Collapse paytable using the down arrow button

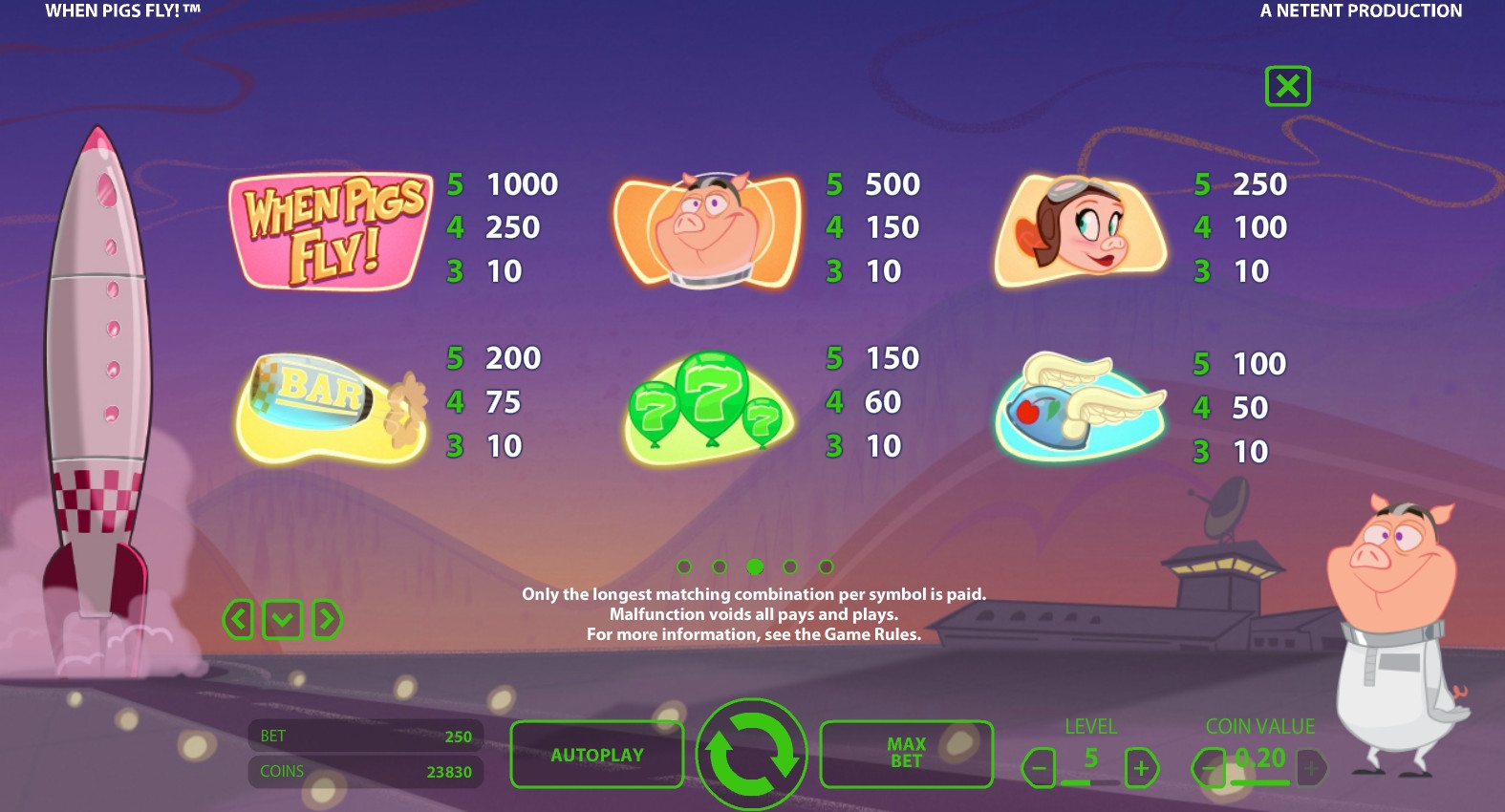click(x=282, y=620)
